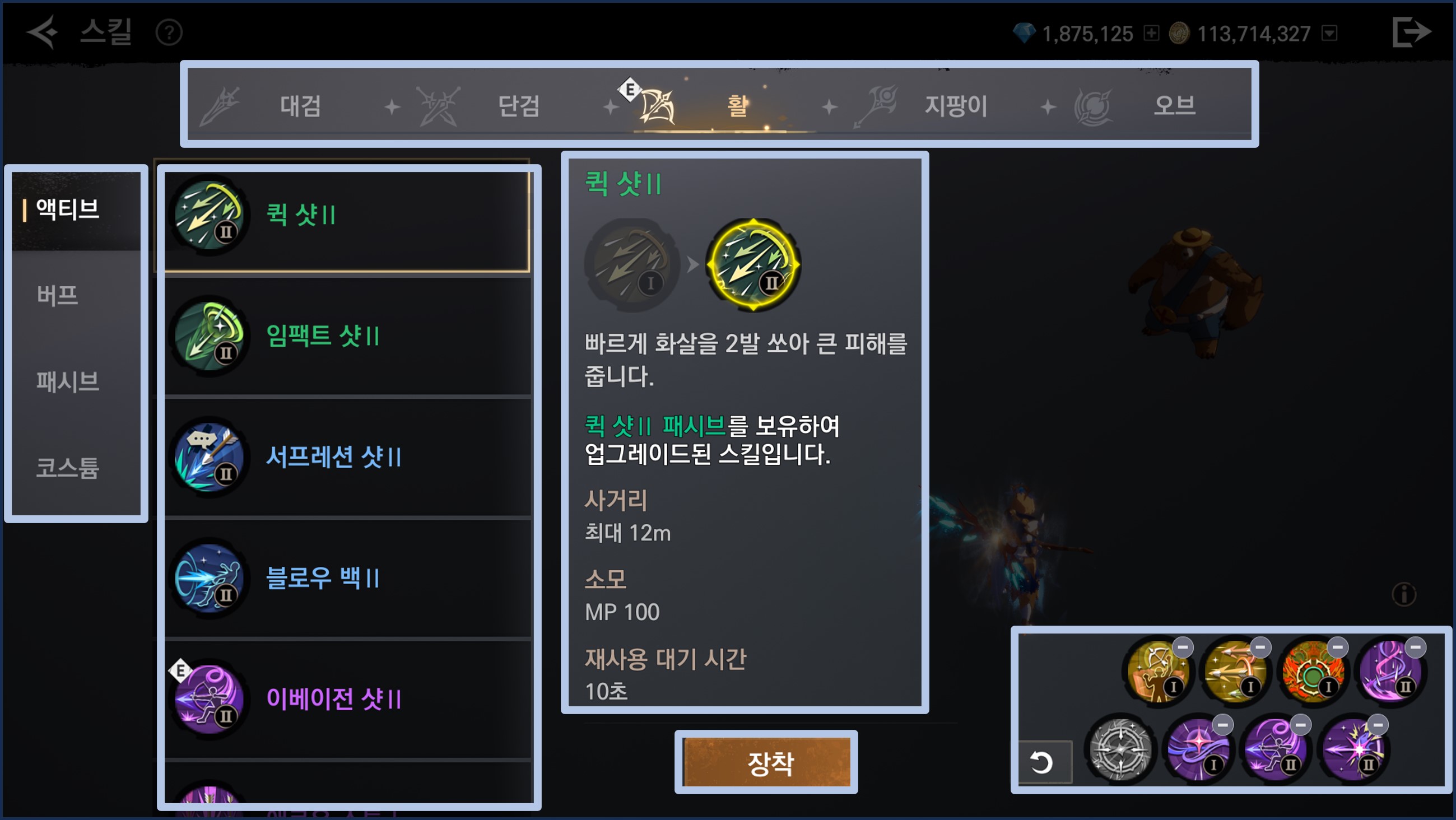Viewport: 1456px width, 820px height.
Task: Exit the skill screen via door icon
Action: tap(1411, 32)
